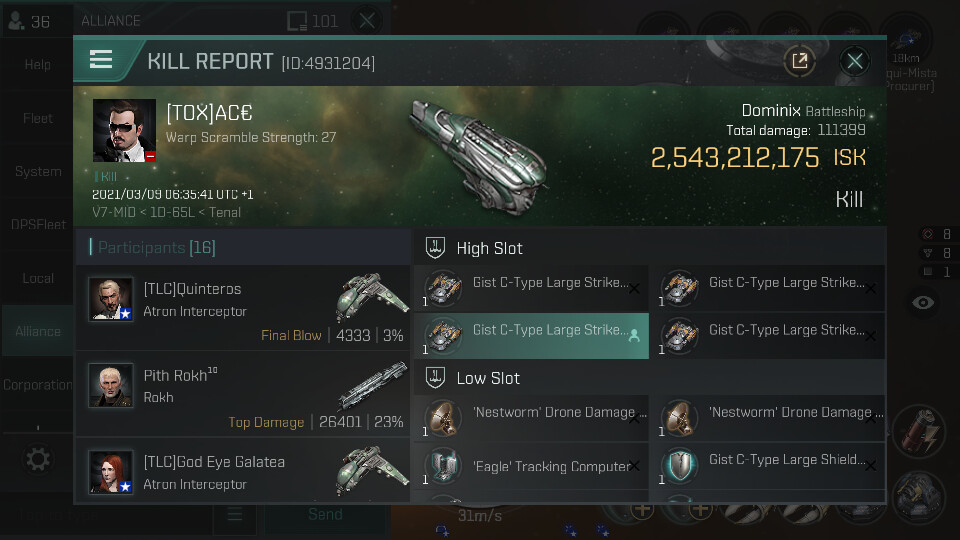
Task: View victim AC€ character portrait
Action: click(125, 130)
